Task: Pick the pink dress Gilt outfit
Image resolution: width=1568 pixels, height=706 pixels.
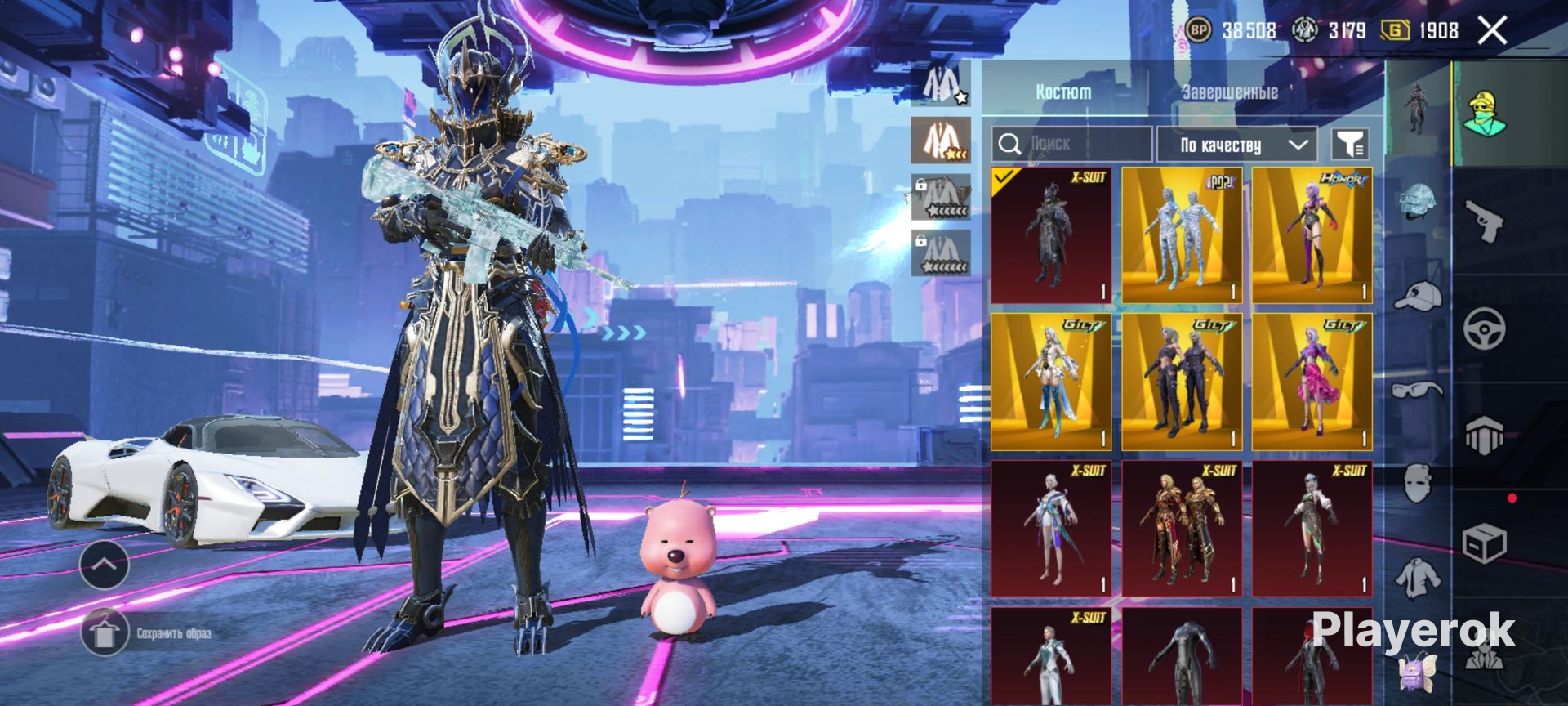Action: [1312, 382]
